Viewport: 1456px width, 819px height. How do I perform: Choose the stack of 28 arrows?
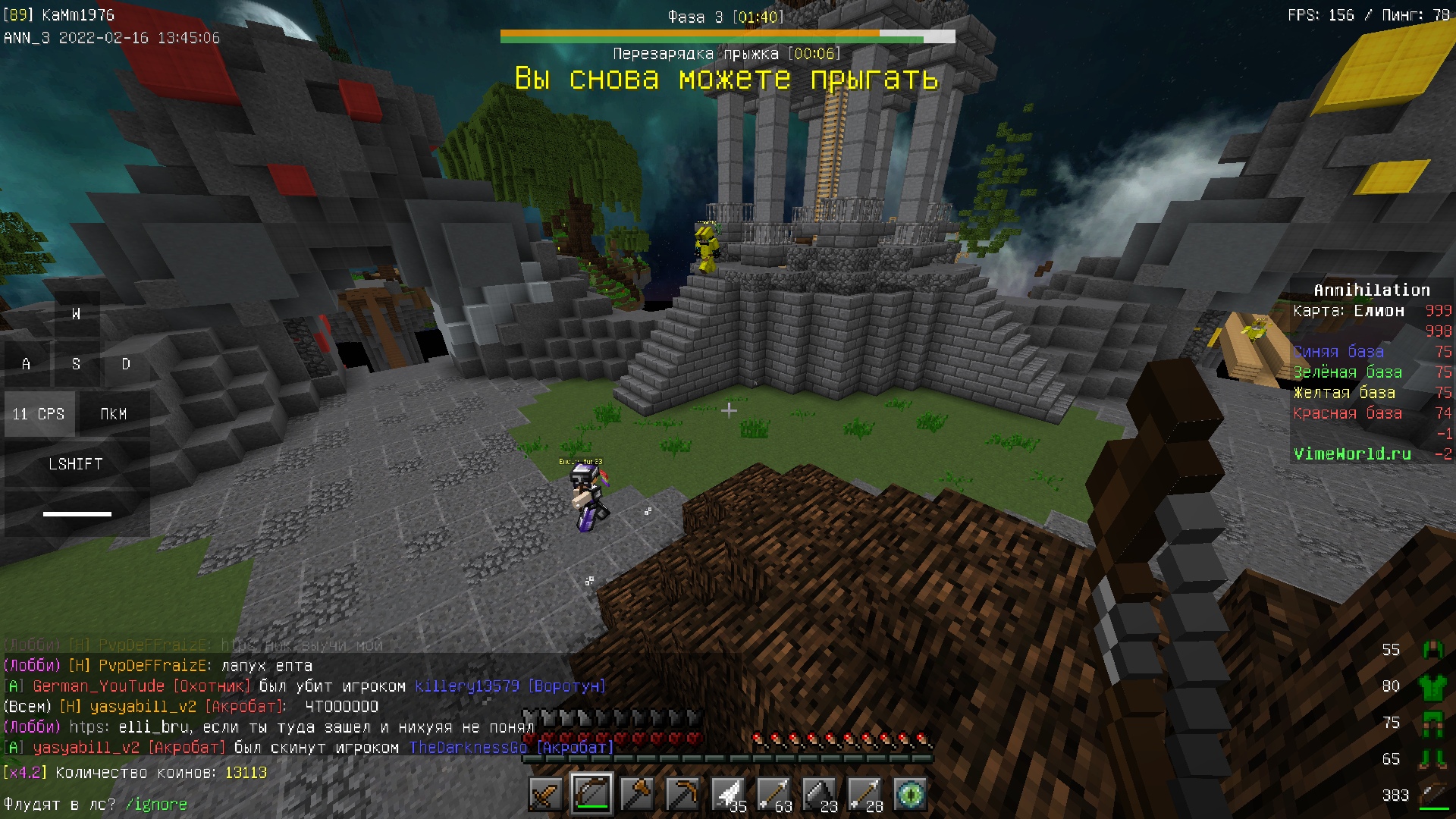[x=864, y=795]
